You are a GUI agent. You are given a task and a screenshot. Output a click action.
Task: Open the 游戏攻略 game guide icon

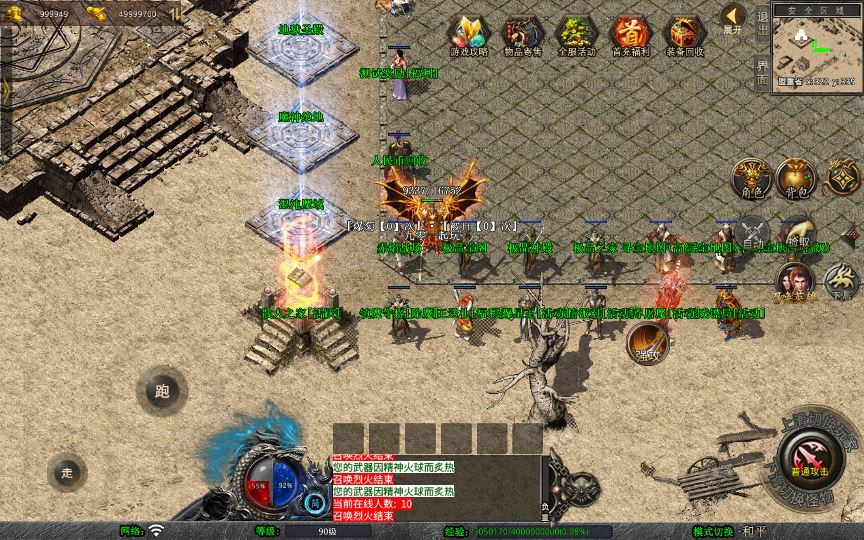click(466, 35)
